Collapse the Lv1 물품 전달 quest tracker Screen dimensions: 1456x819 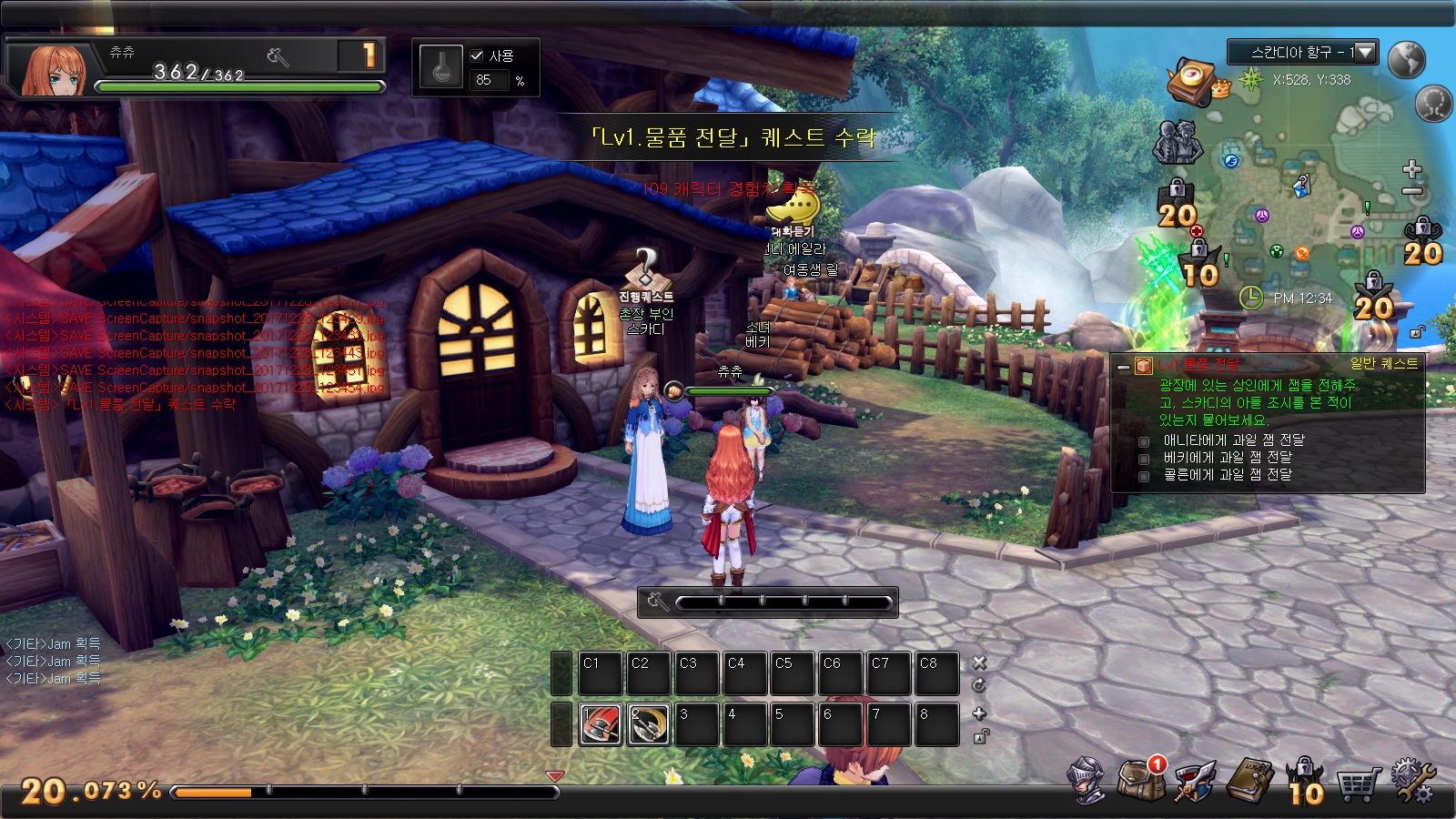(x=1124, y=367)
